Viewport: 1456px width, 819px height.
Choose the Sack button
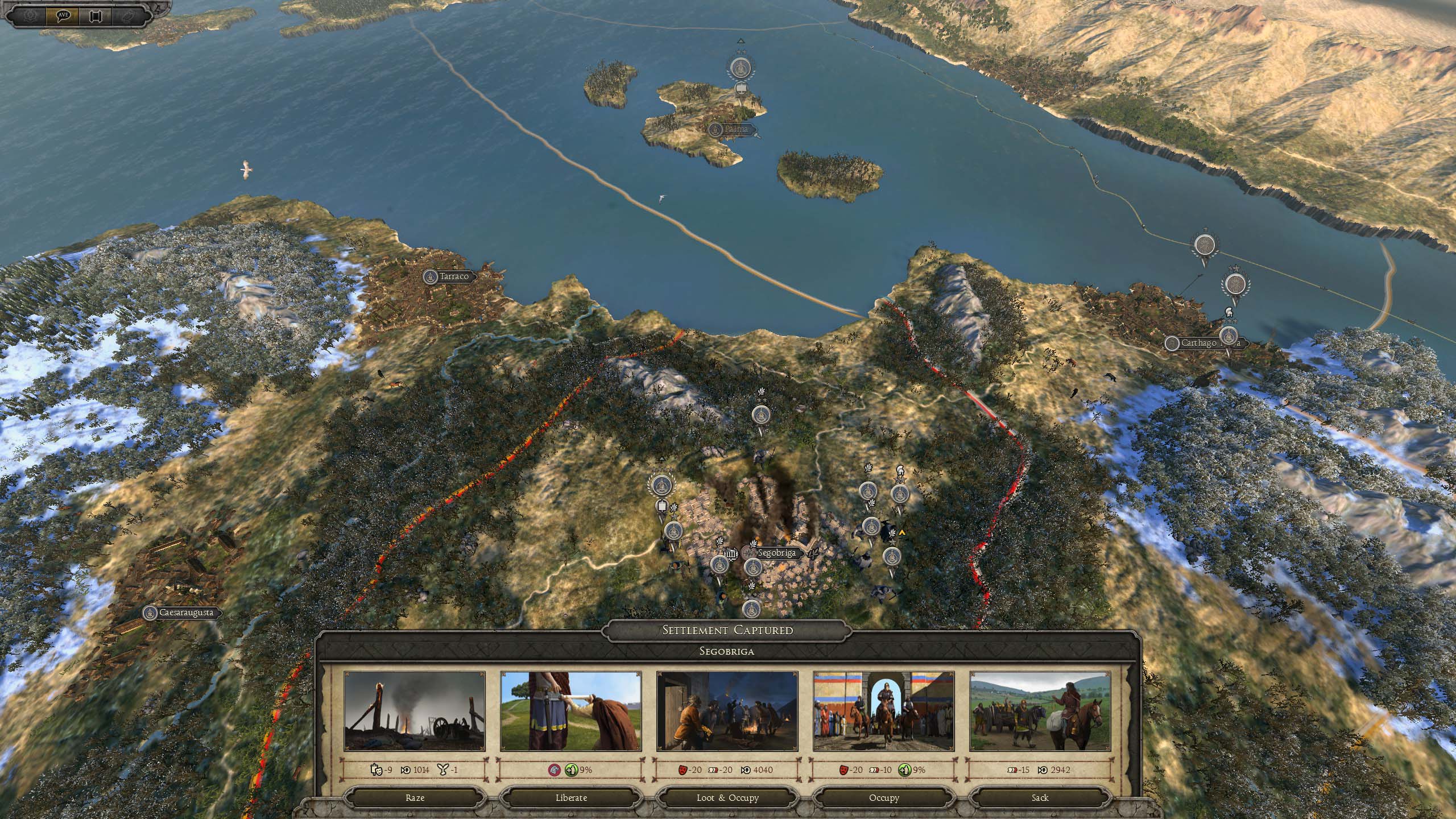click(x=1040, y=797)
